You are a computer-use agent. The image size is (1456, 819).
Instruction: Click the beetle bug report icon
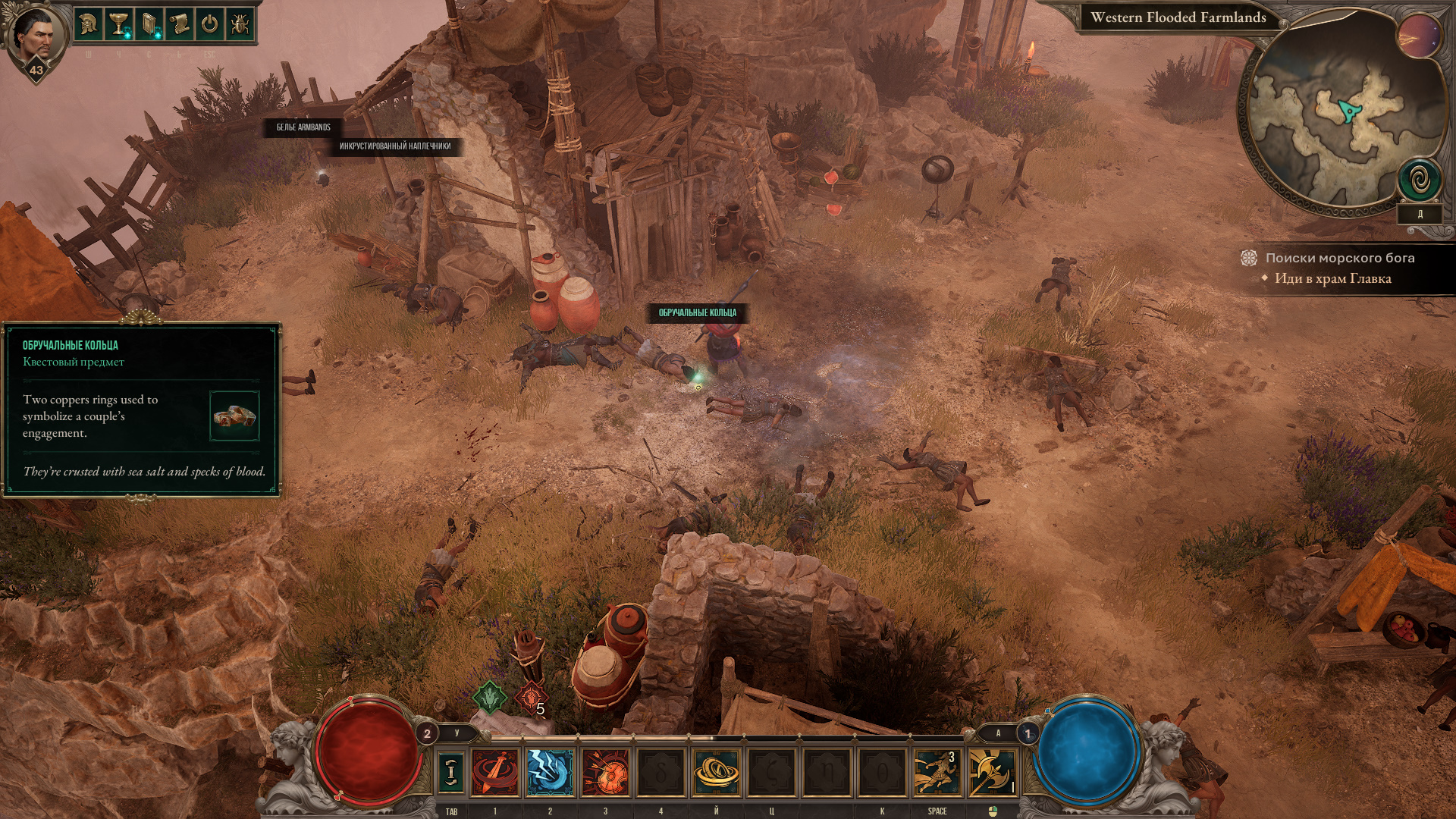point(240,24)
